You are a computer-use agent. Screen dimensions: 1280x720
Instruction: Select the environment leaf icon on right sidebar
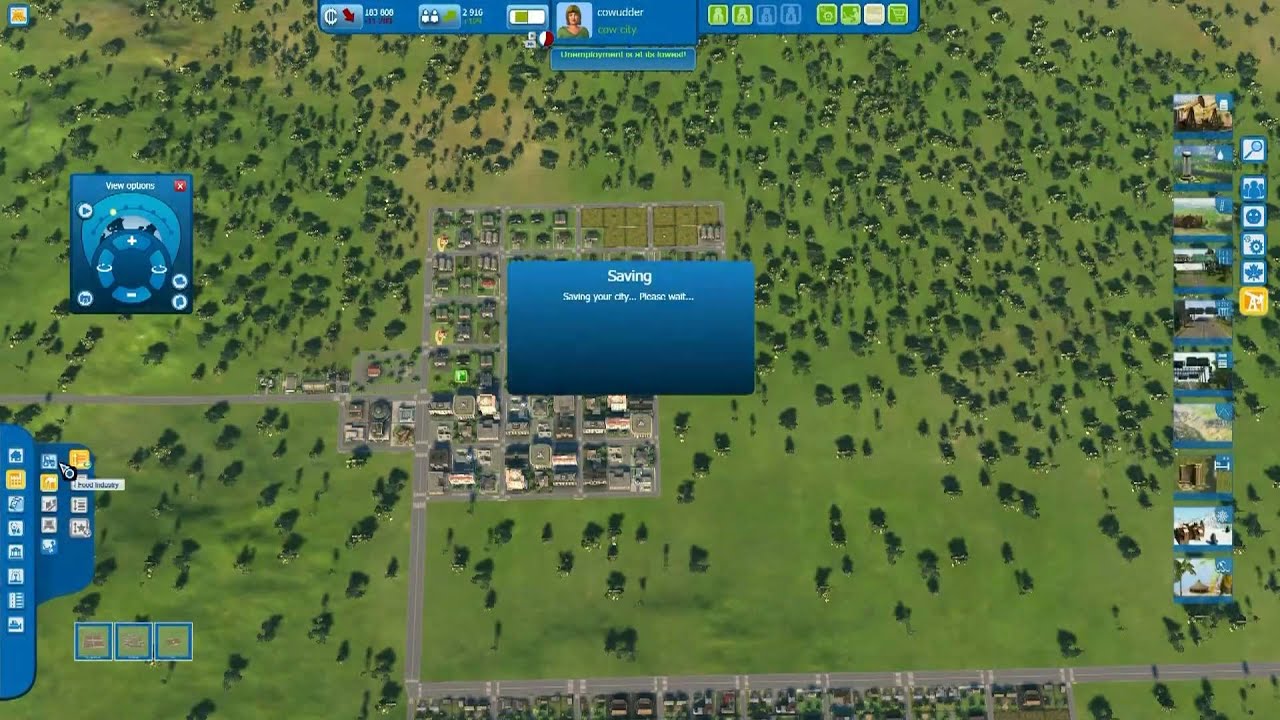[x=1255, y=274]
